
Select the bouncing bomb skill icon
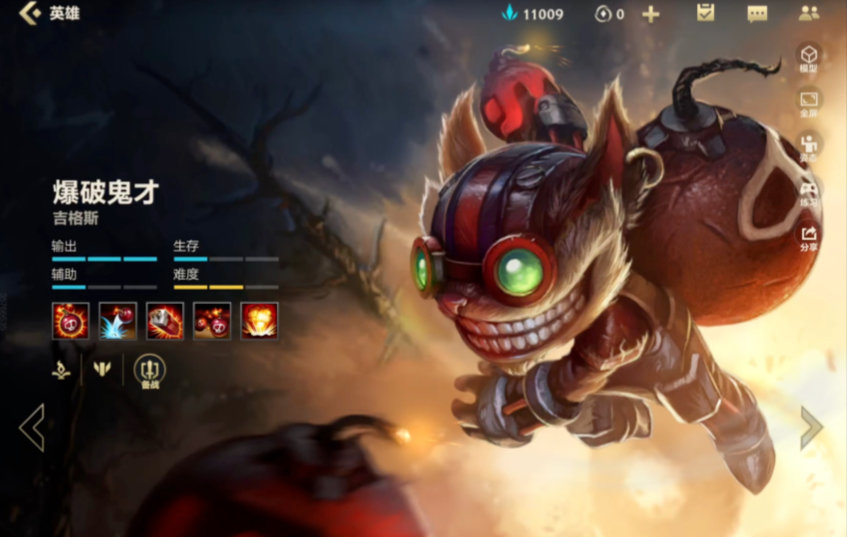(118, 320)
